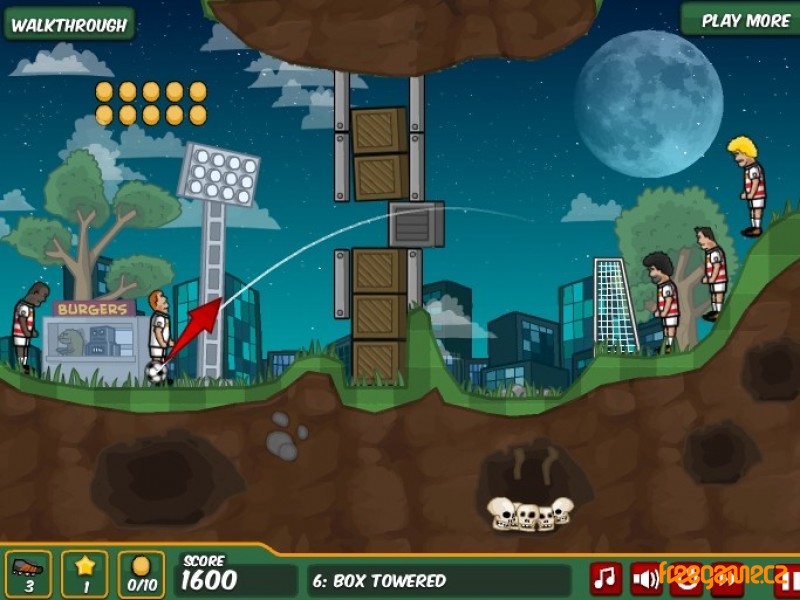Pause the game
The image size is (800, 600).
point(787,579)
